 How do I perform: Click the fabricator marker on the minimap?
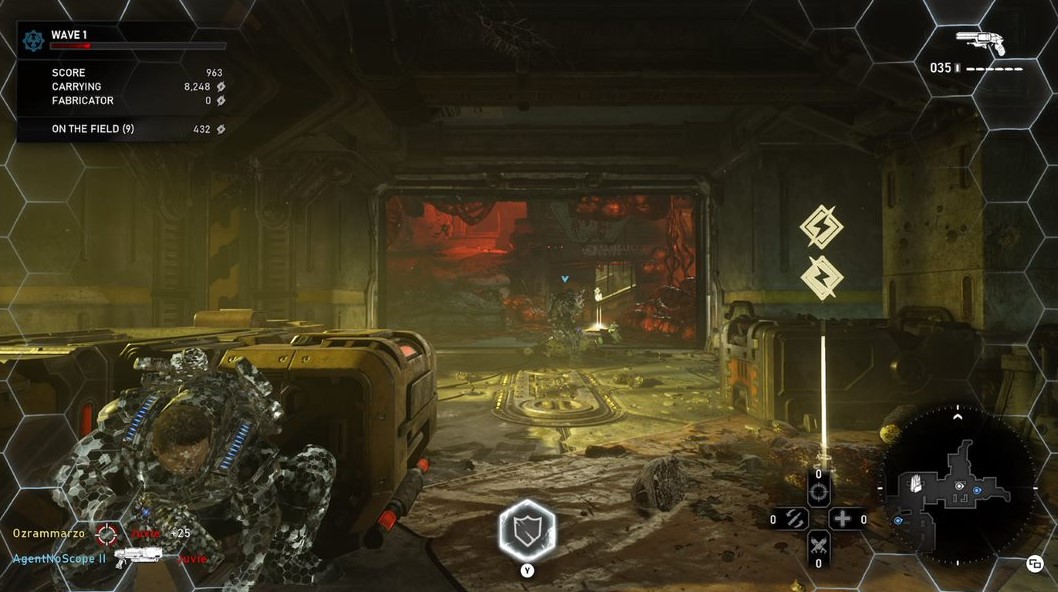917,485
